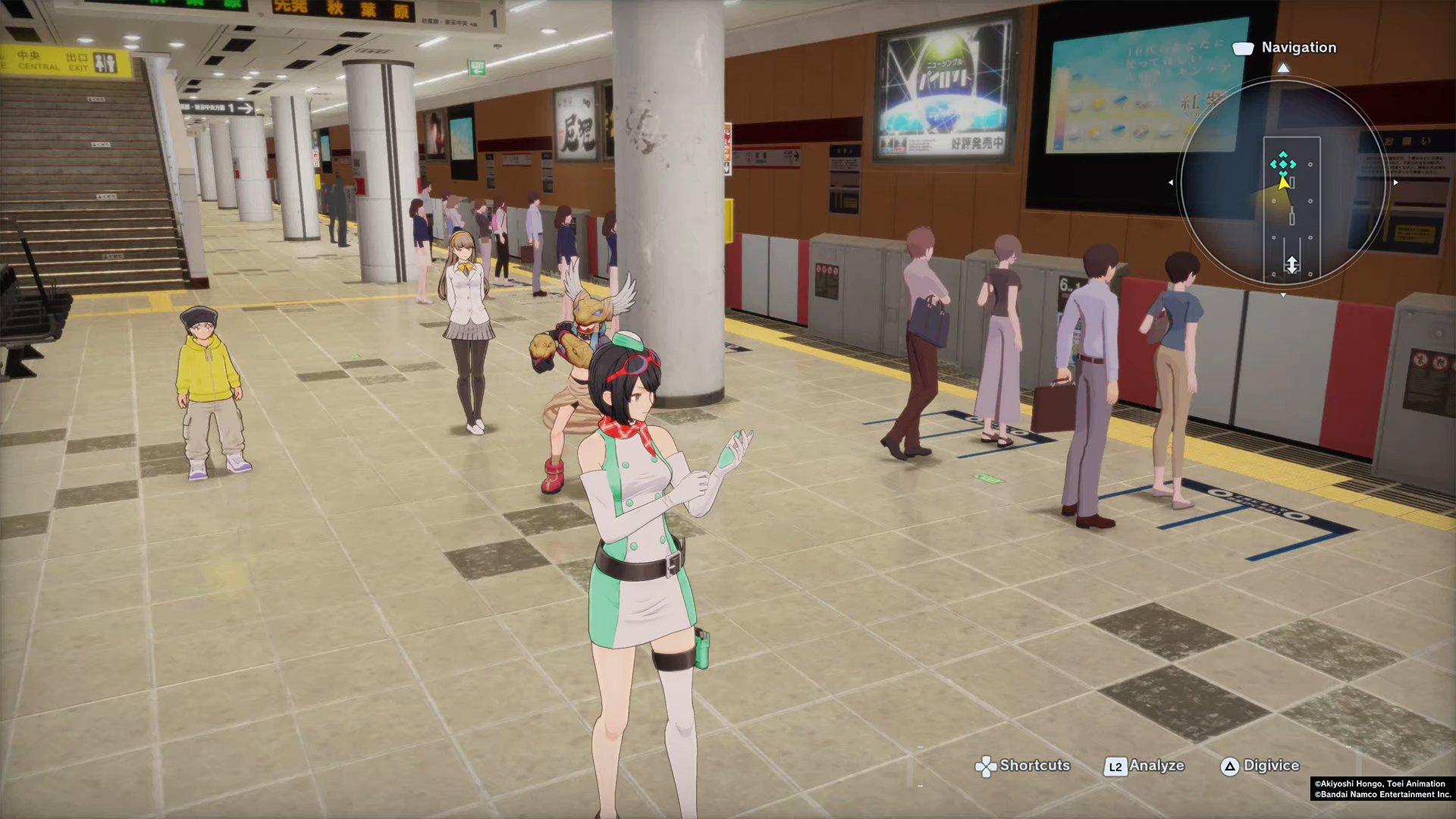Select the yellow player arrow on the minimap
This screenshot has height=819, width=1456.
point(1282,182)
